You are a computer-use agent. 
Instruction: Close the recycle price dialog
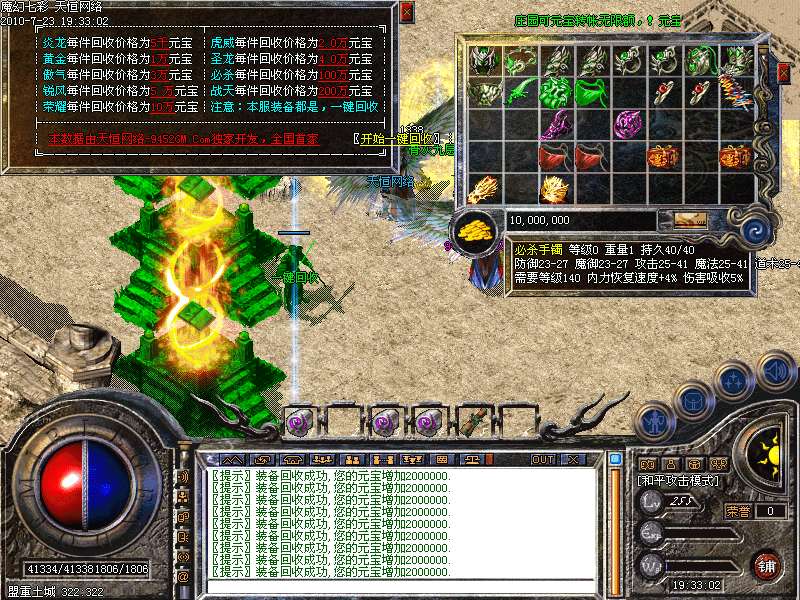tap(406, 13)
